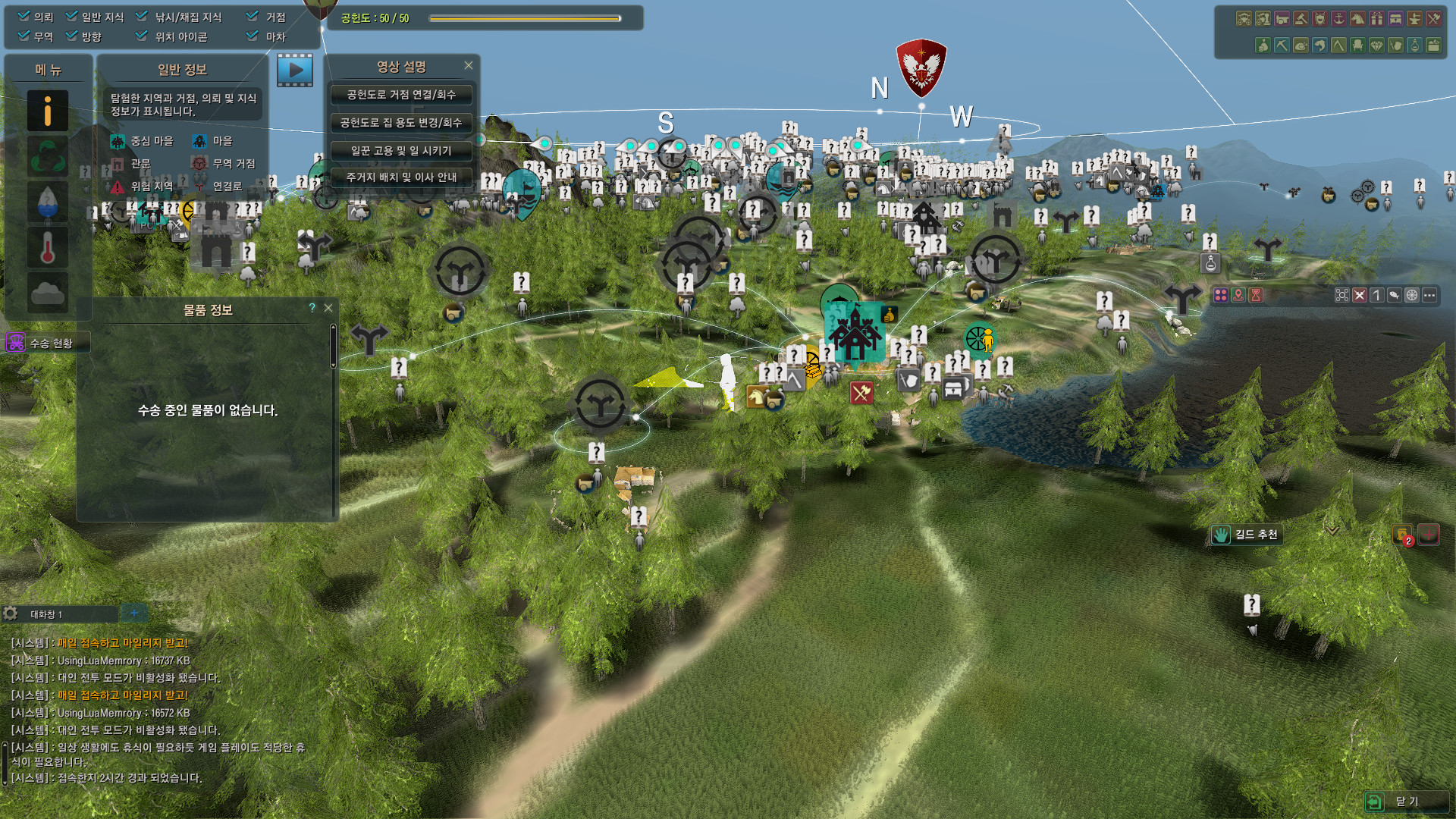1456x819 pixels.
Task: Select the green recycle arrows menu icon
Action: 48,157
